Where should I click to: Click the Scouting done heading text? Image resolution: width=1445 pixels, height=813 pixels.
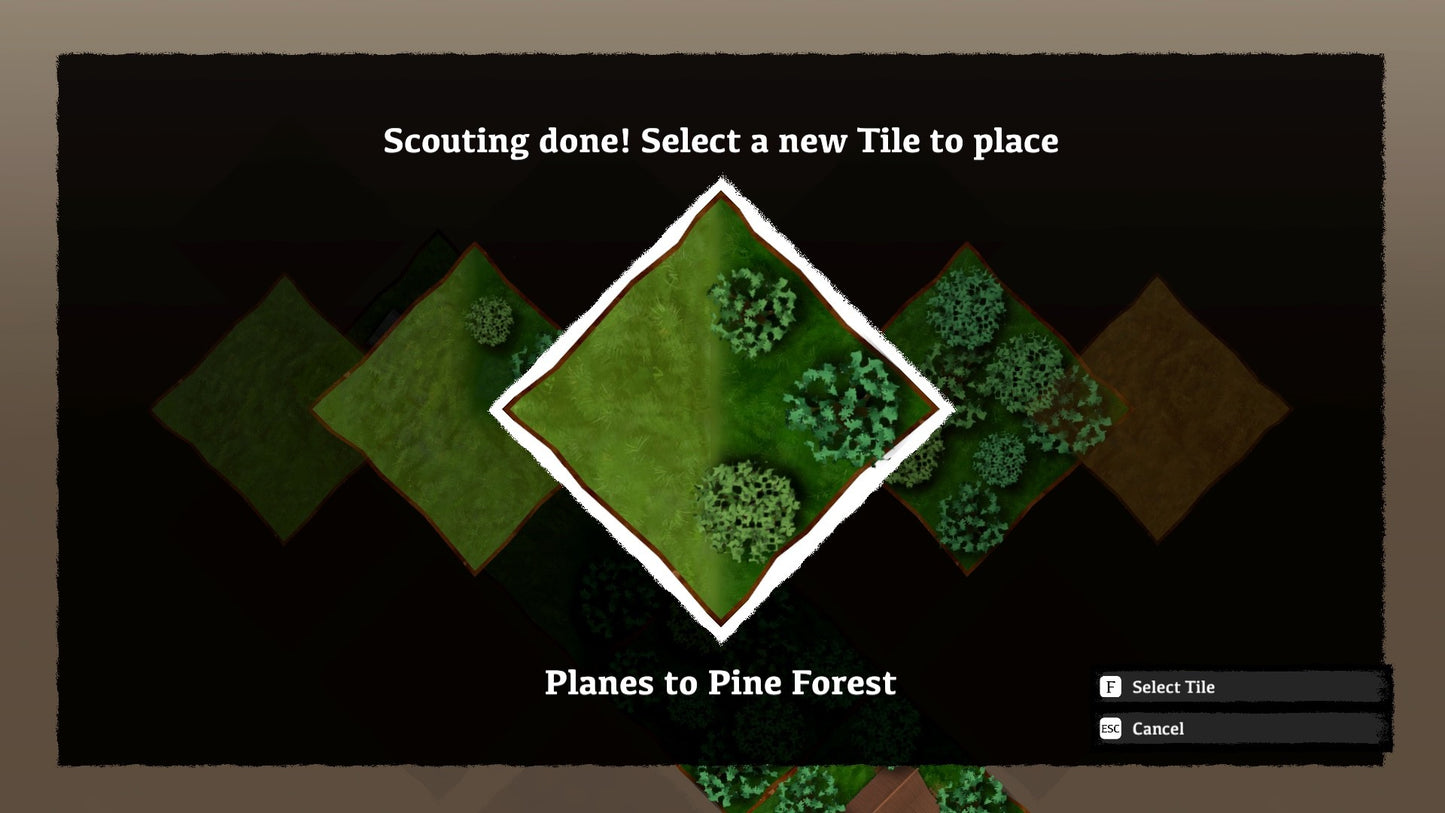720,141
